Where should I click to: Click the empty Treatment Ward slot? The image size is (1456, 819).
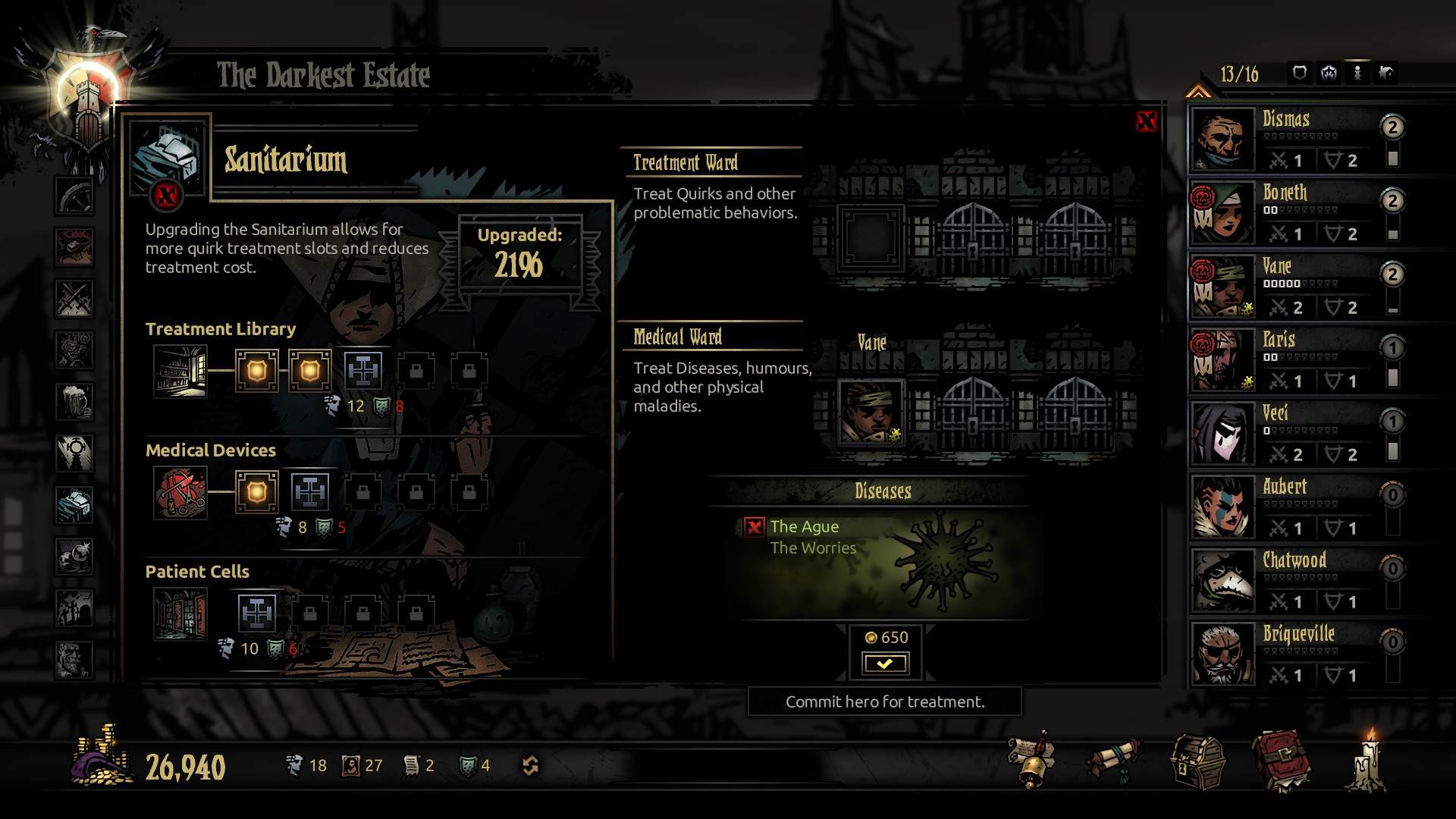(871, 237)
